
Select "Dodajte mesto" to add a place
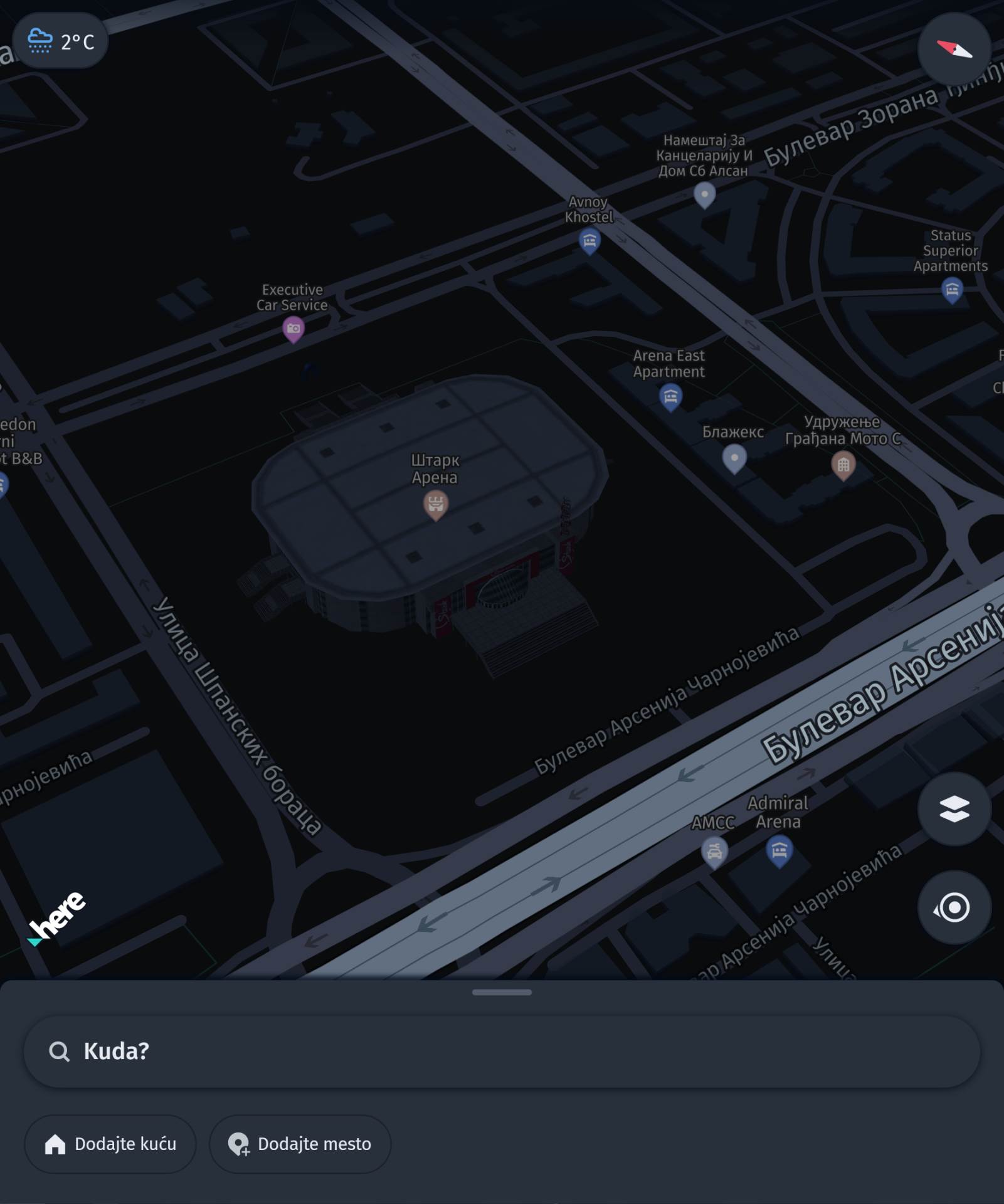[300, 1144]
